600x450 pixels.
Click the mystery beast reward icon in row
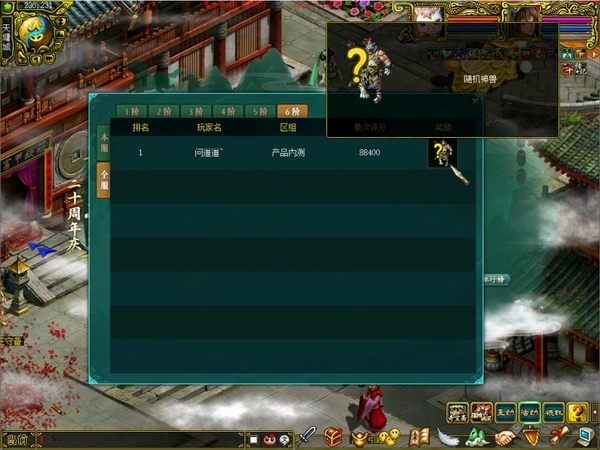[x=443, y=153]
